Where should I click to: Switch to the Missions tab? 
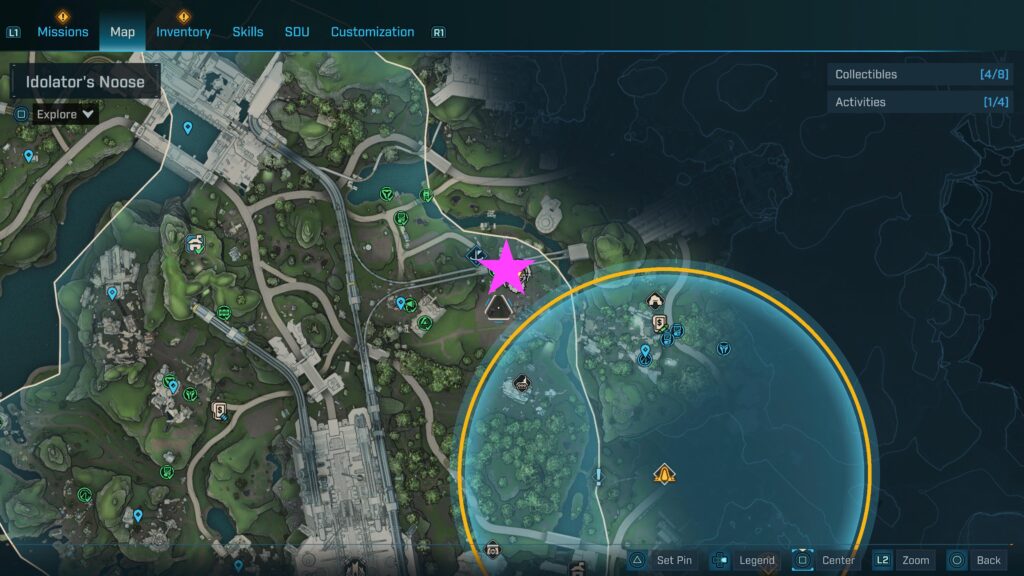pyautogui.click(x=63, y=32)
